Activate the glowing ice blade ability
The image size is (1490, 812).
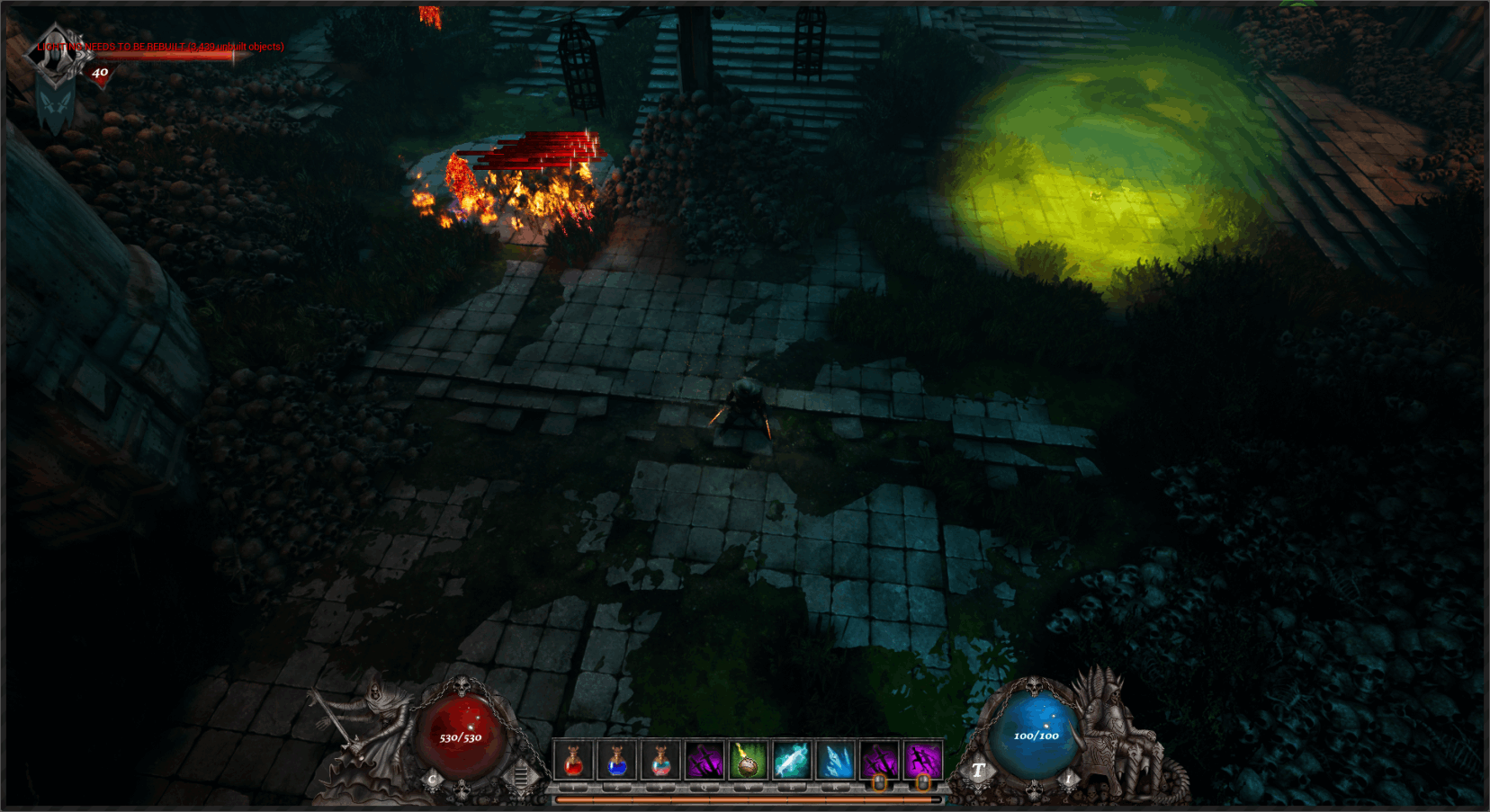pos(791,761)
